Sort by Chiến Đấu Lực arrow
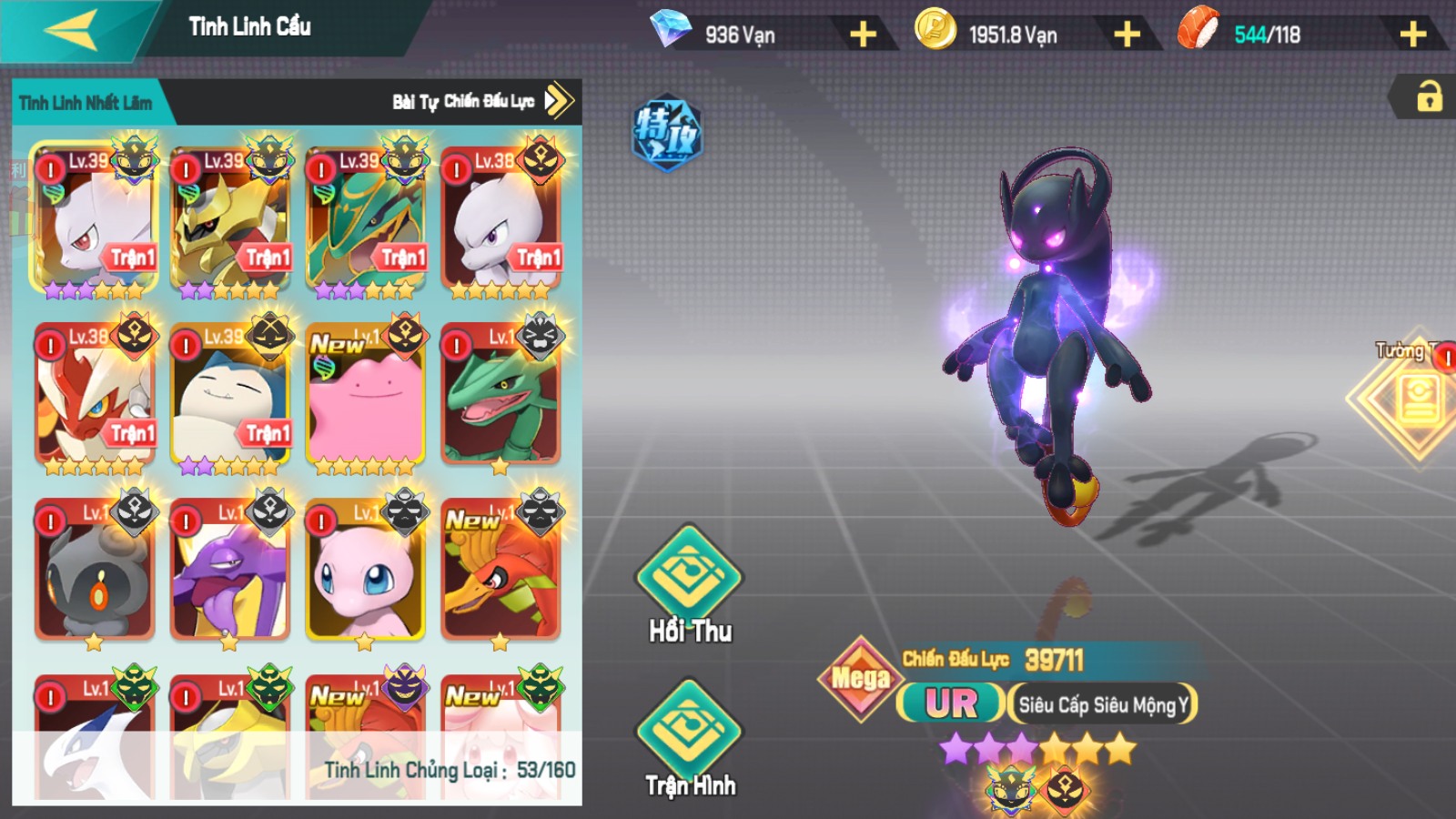The height and width of the screenshot is (819, 1456). pyautogui.click(x=559, y=101)
